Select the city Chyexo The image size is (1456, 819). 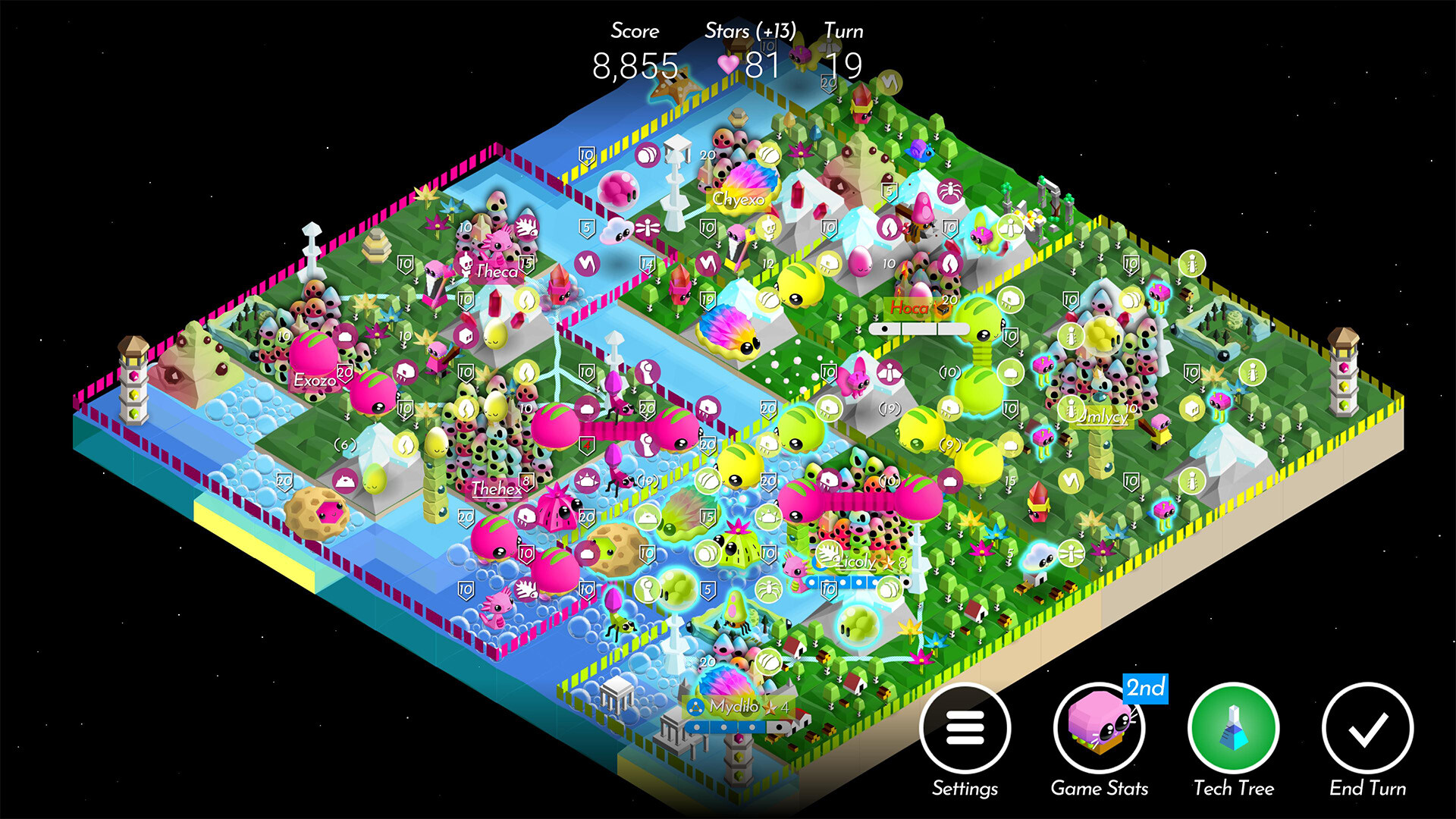click(x=739, y=199)
